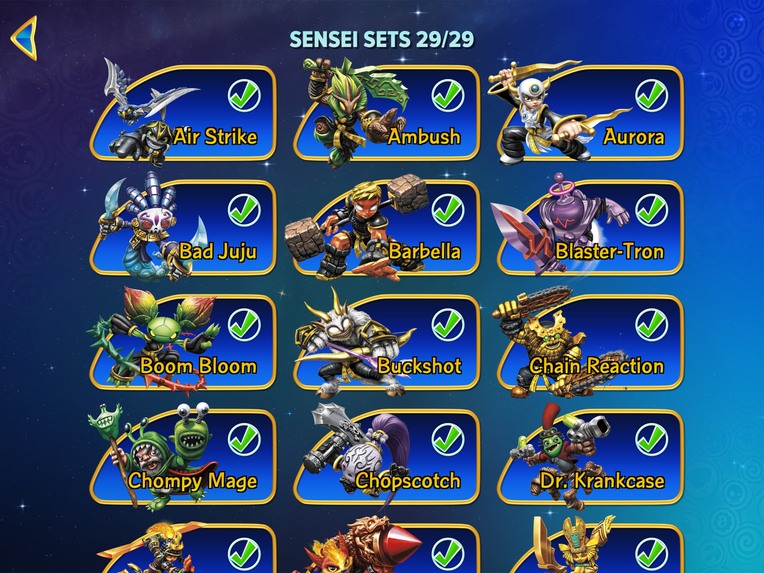Select the Buckshot sensei card

pyautogui.click(x=388, y=343)
